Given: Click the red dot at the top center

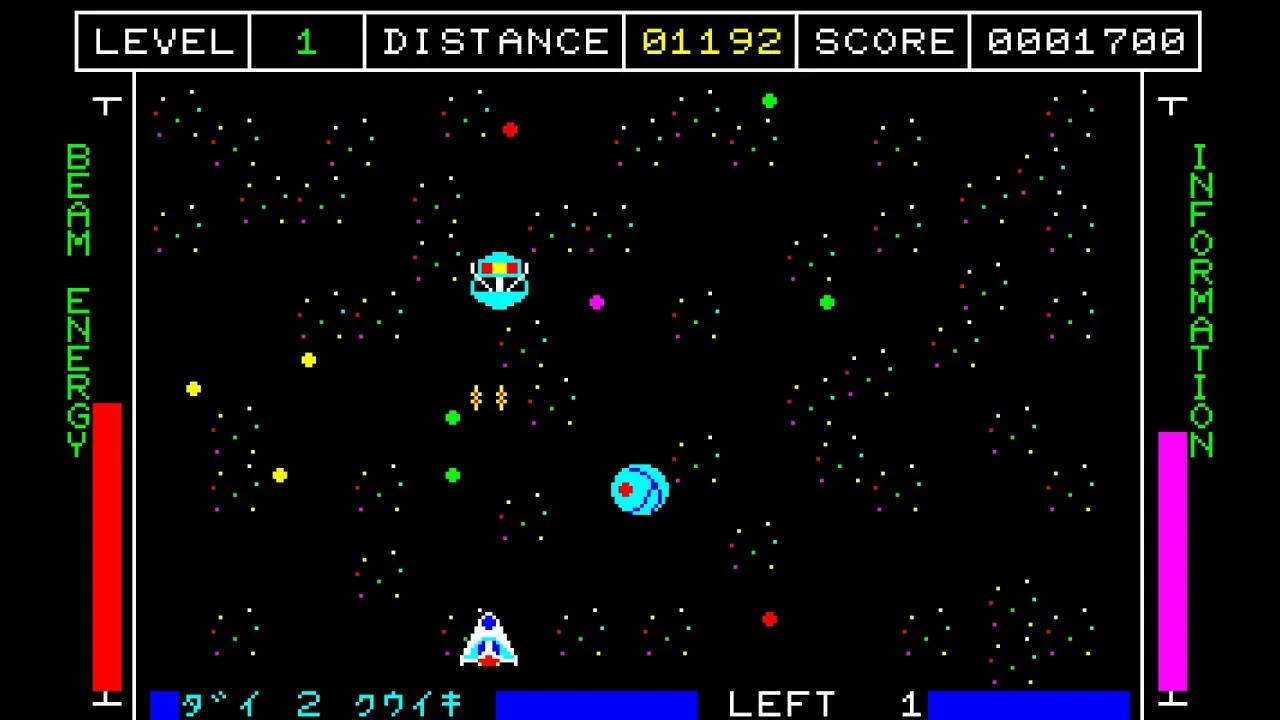Looking at the screenshot, I should click(510, 128).
